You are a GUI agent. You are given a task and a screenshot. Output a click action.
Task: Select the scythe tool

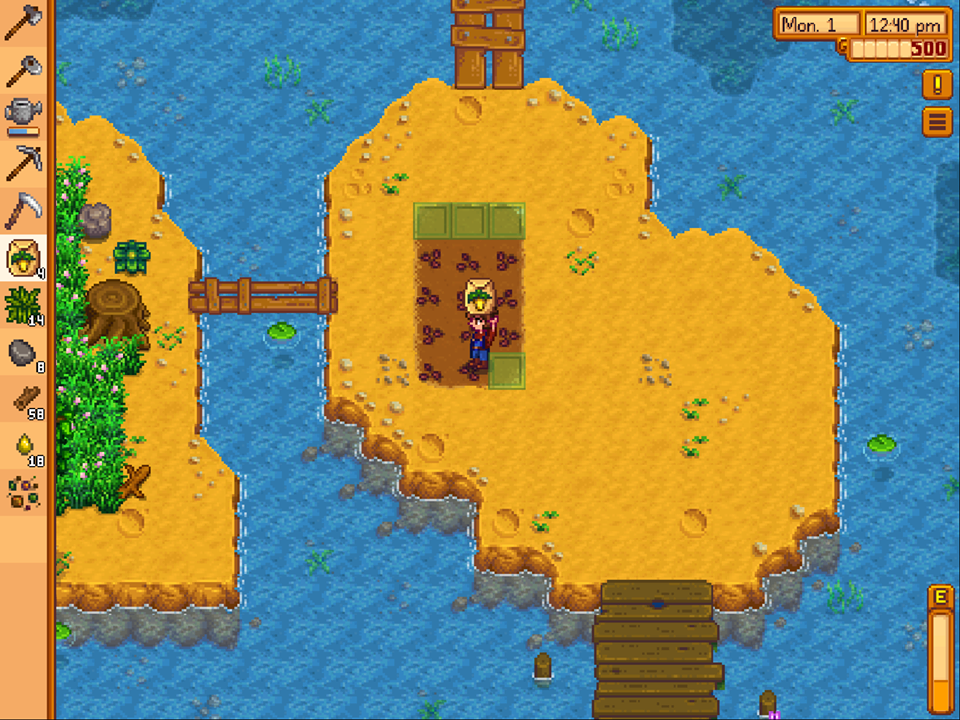pyautogui.click(x=23, y=210)
